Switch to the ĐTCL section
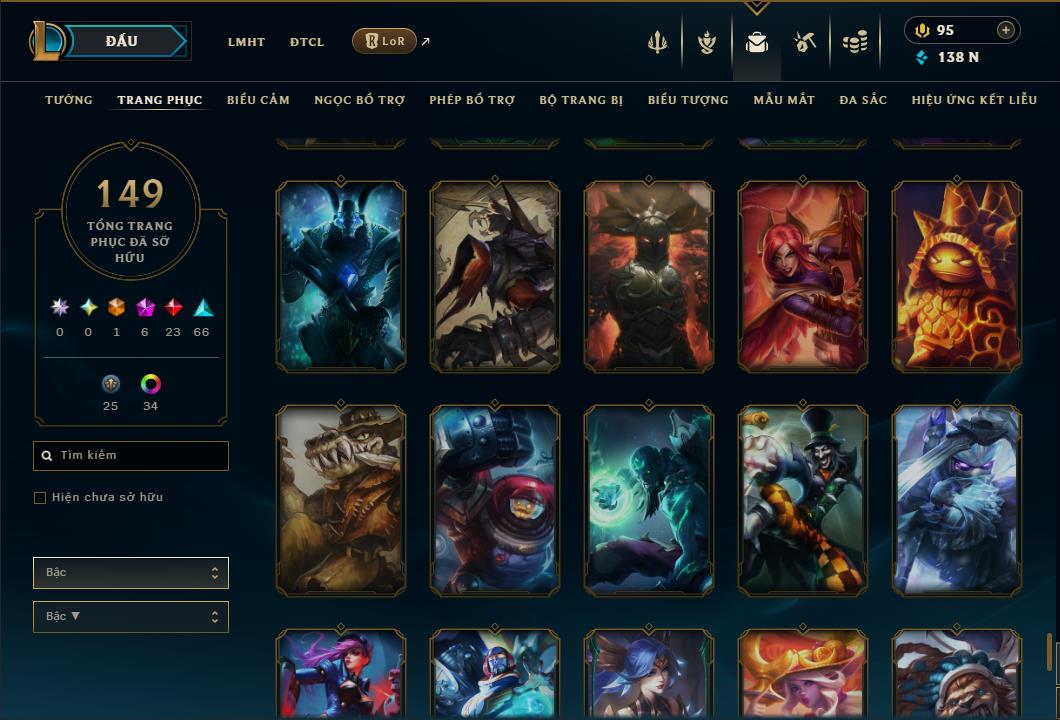Image resolution: width=1060 pixels, height=720 pixels. coord(307,42)
